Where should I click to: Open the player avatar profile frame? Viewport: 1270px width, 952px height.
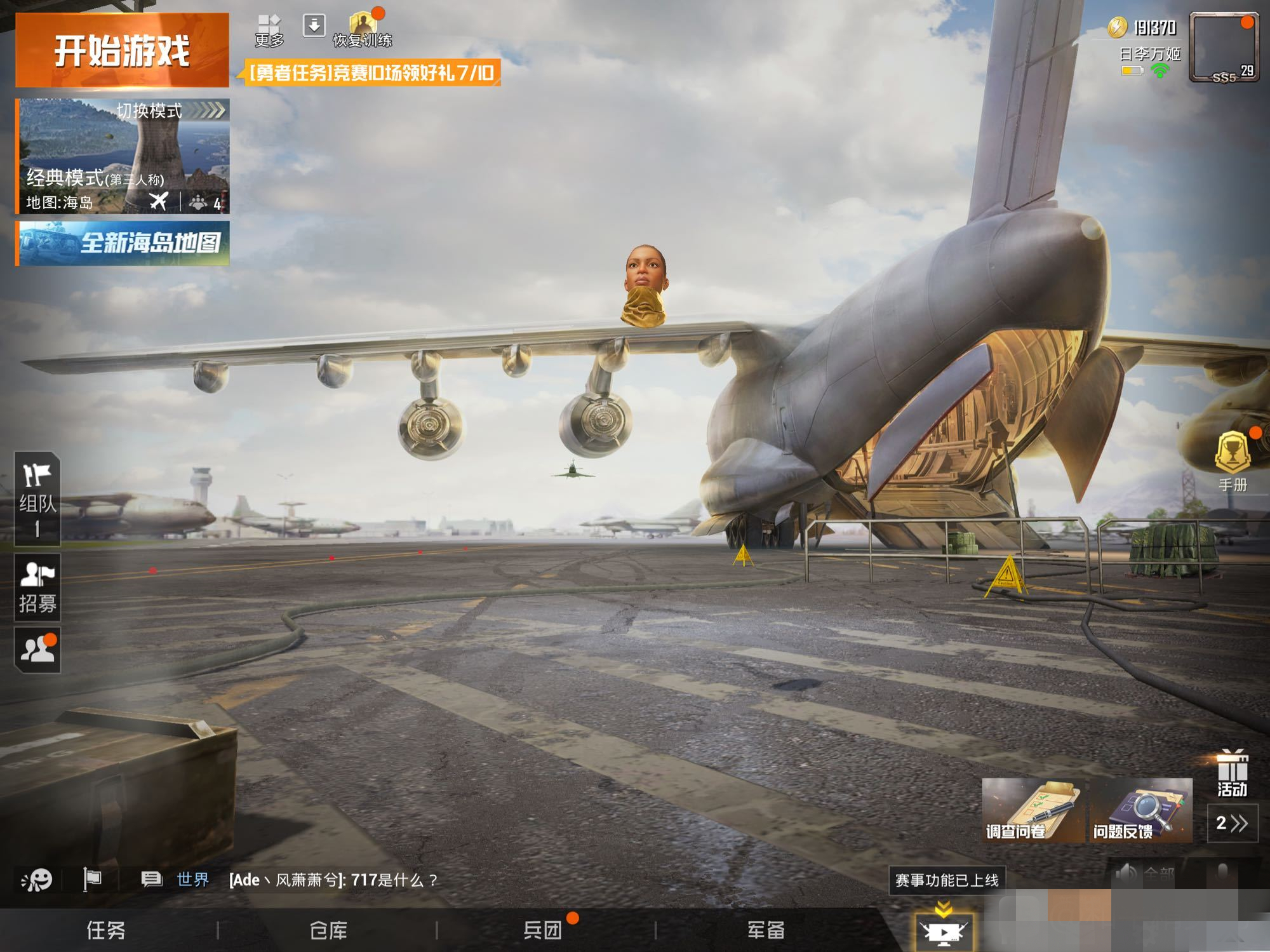[1223, 48]
